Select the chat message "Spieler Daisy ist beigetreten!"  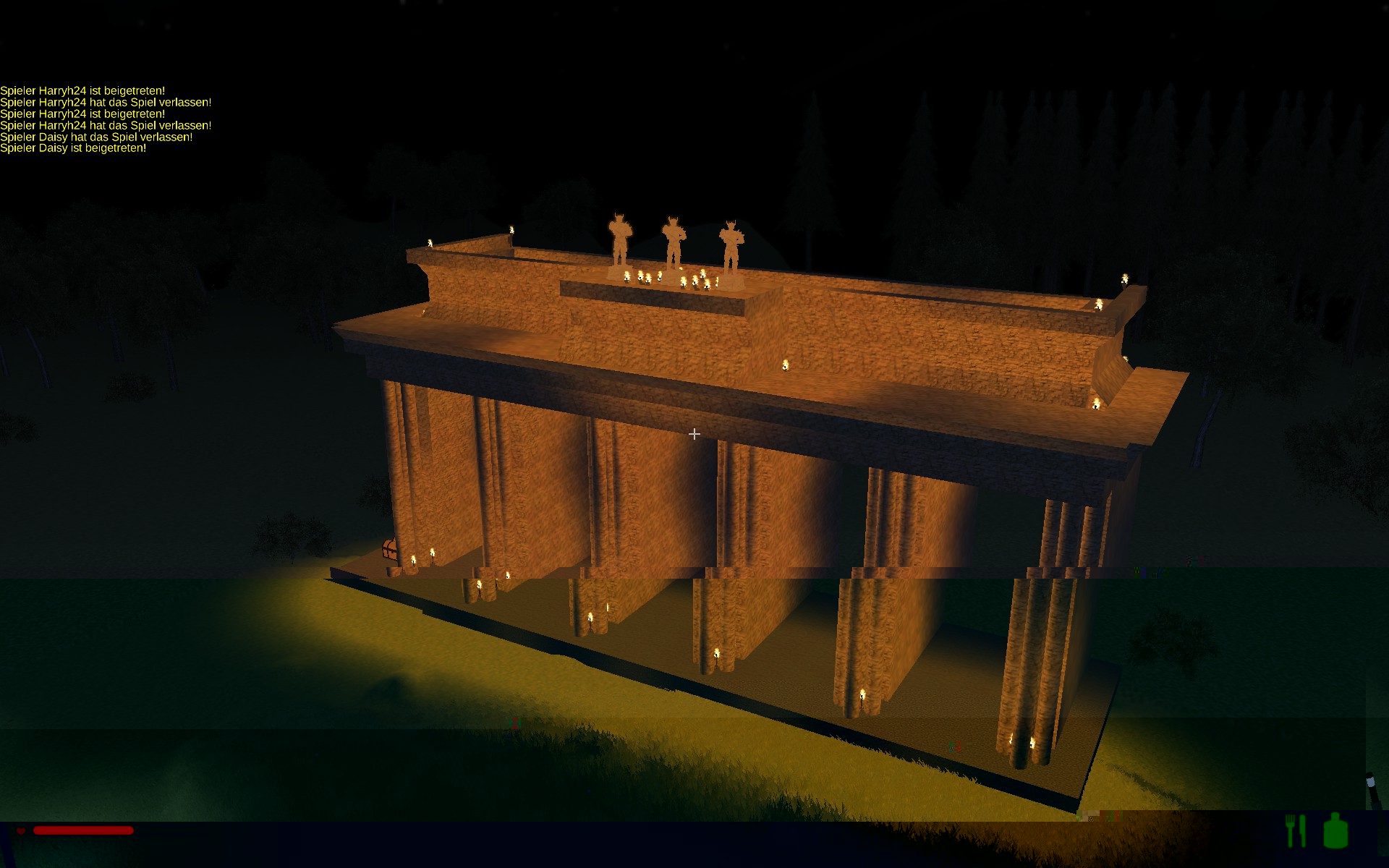[73, 148]
